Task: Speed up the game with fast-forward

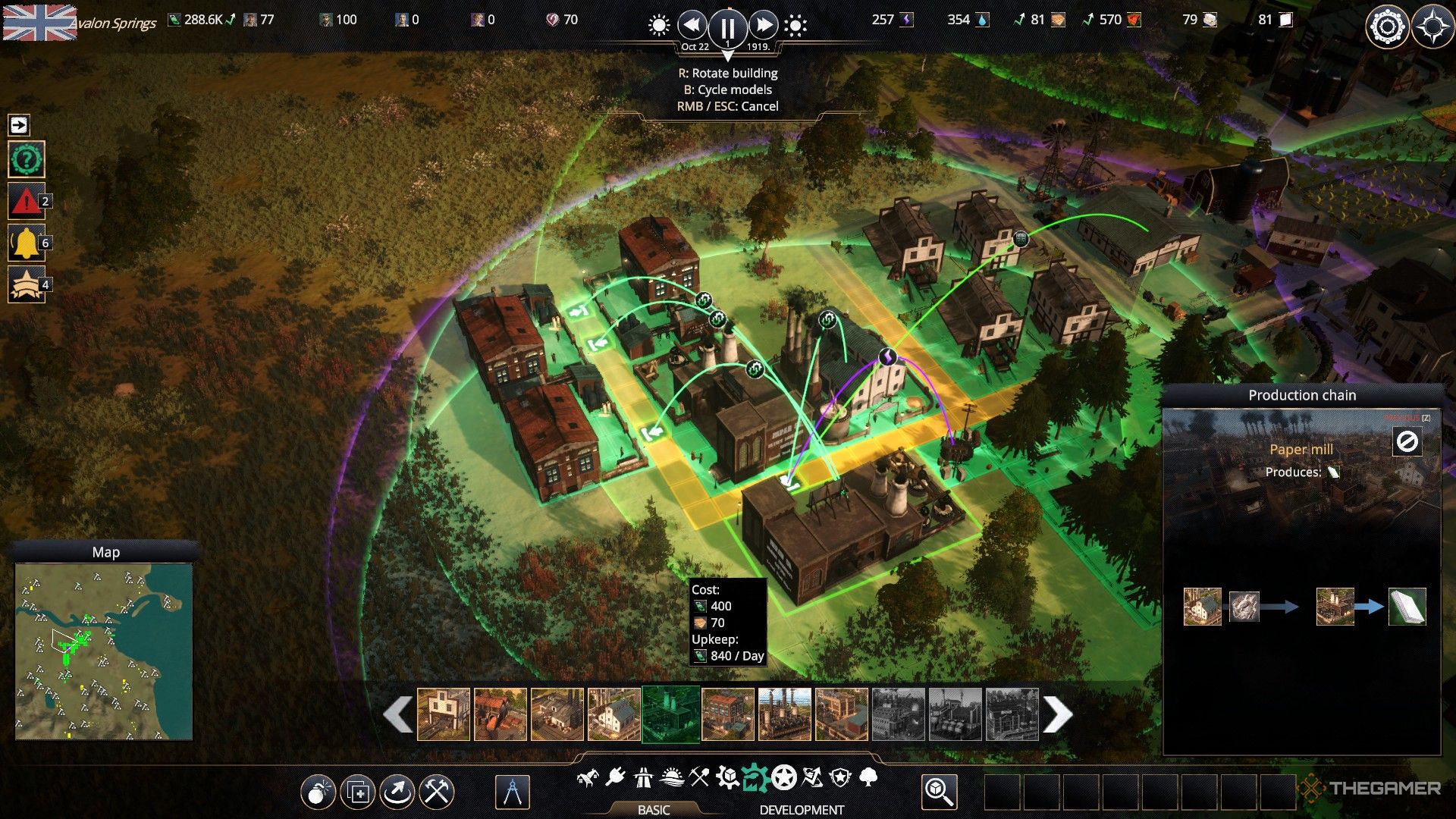Action: pos(763,26)
